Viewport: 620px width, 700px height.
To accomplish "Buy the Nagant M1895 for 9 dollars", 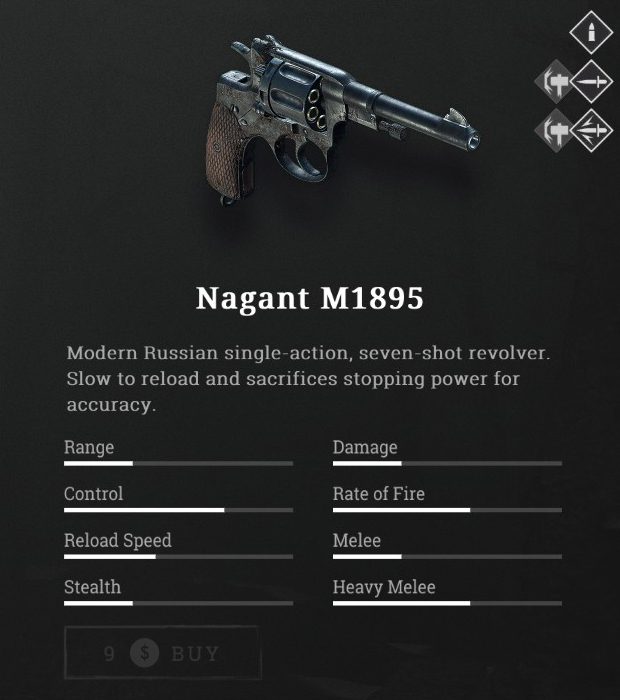I will click(x=162, y=654).
